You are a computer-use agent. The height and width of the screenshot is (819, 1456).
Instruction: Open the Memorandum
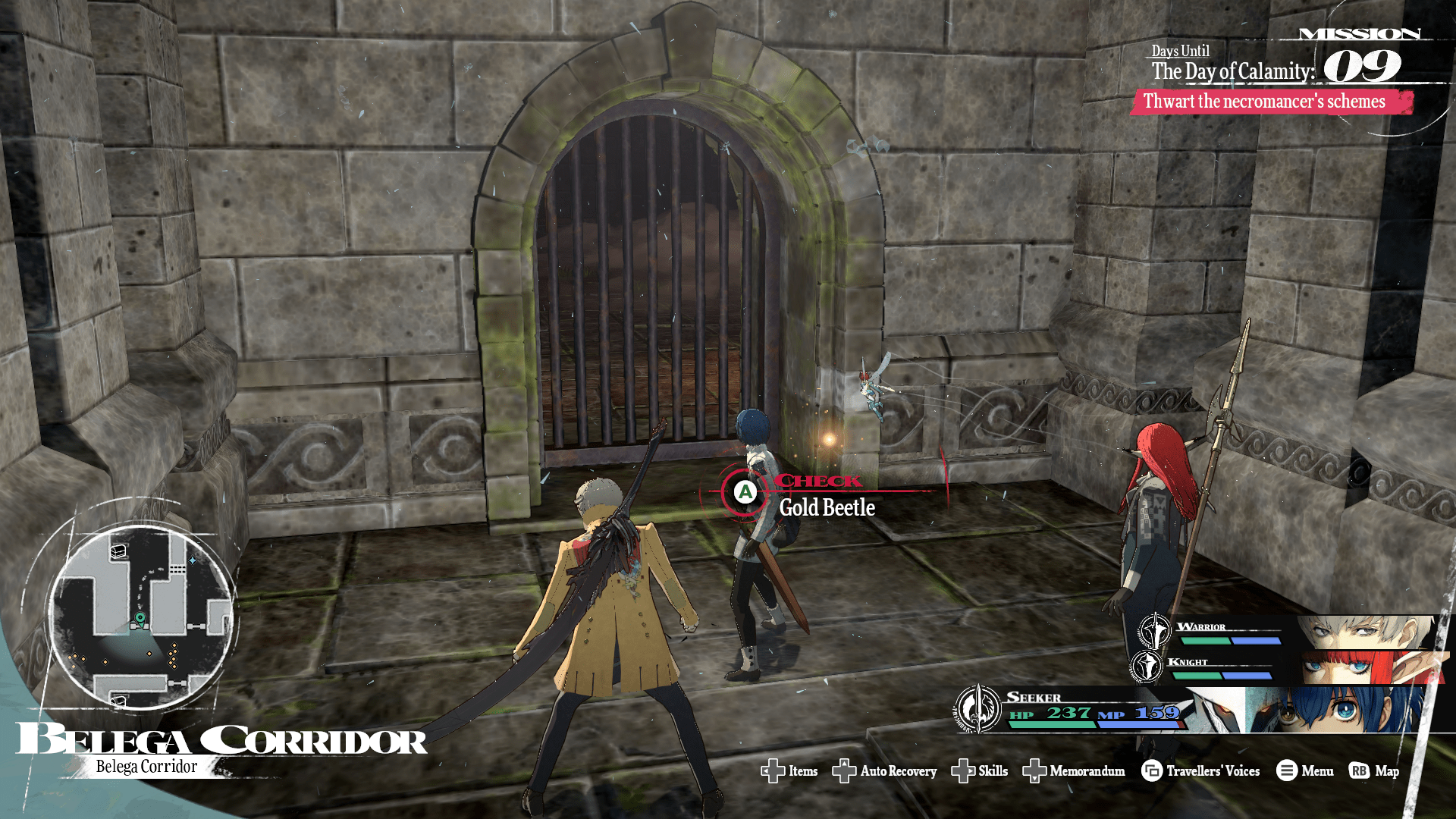[x=1074, y=771]
